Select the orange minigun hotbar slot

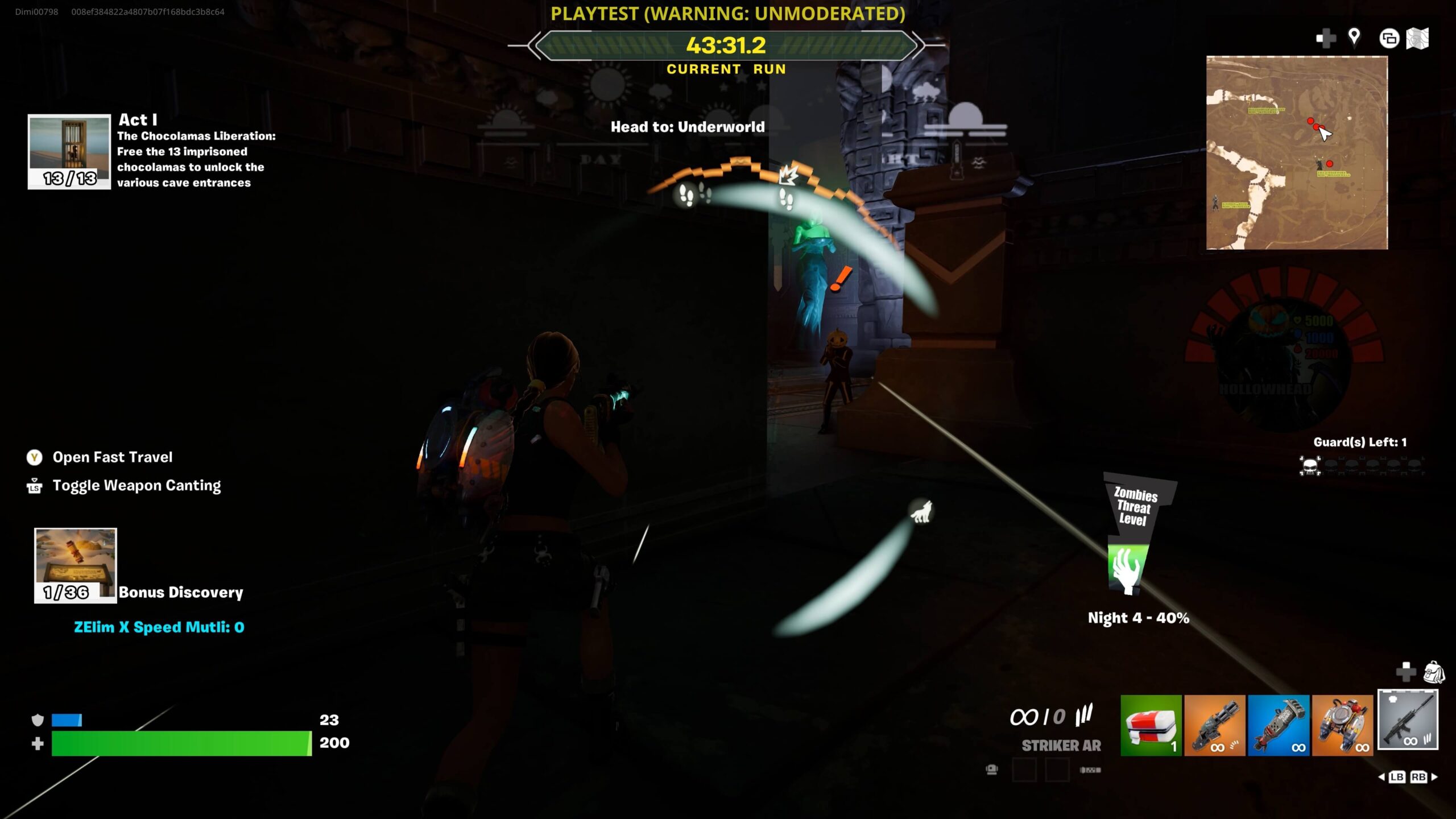click(1214, 725)
